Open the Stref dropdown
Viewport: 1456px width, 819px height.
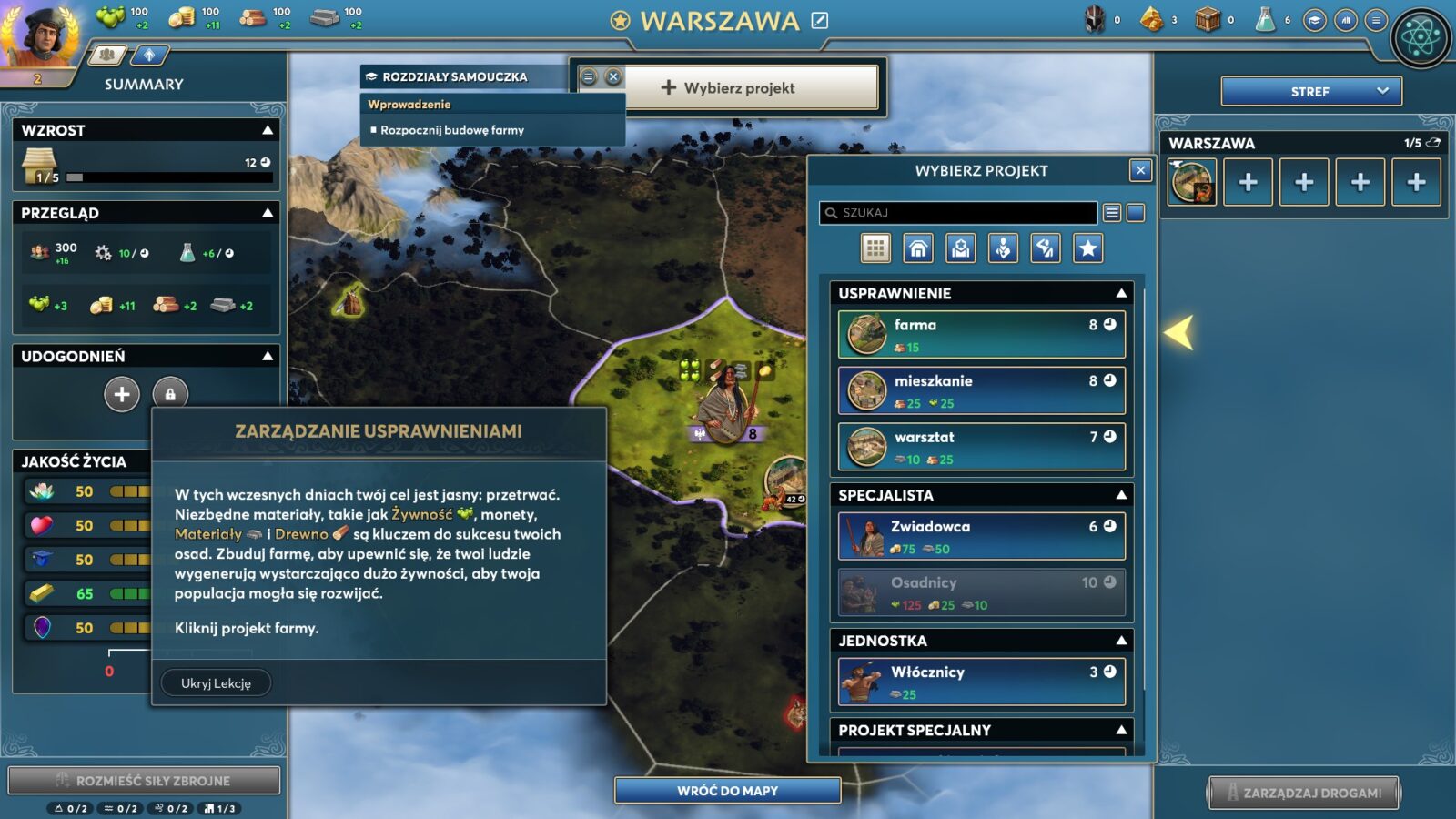[x=1310, y=91]
